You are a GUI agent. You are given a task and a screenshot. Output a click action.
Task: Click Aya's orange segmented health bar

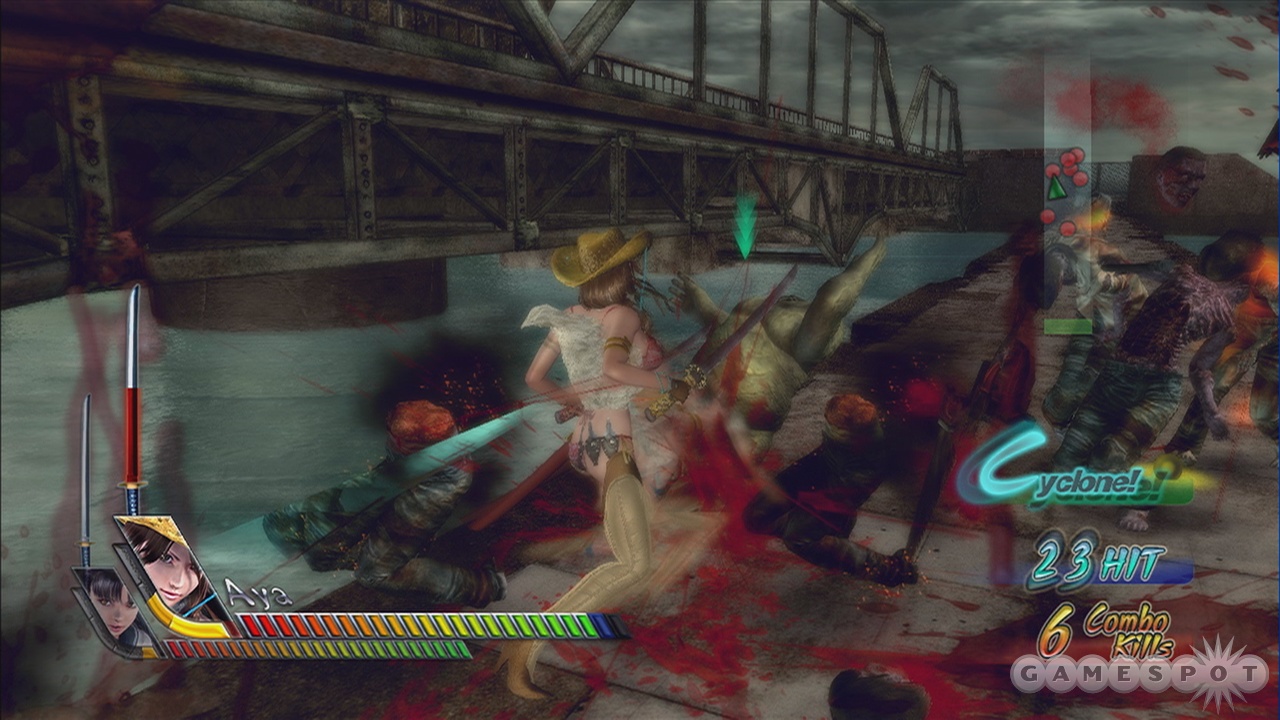coord(400,625)
